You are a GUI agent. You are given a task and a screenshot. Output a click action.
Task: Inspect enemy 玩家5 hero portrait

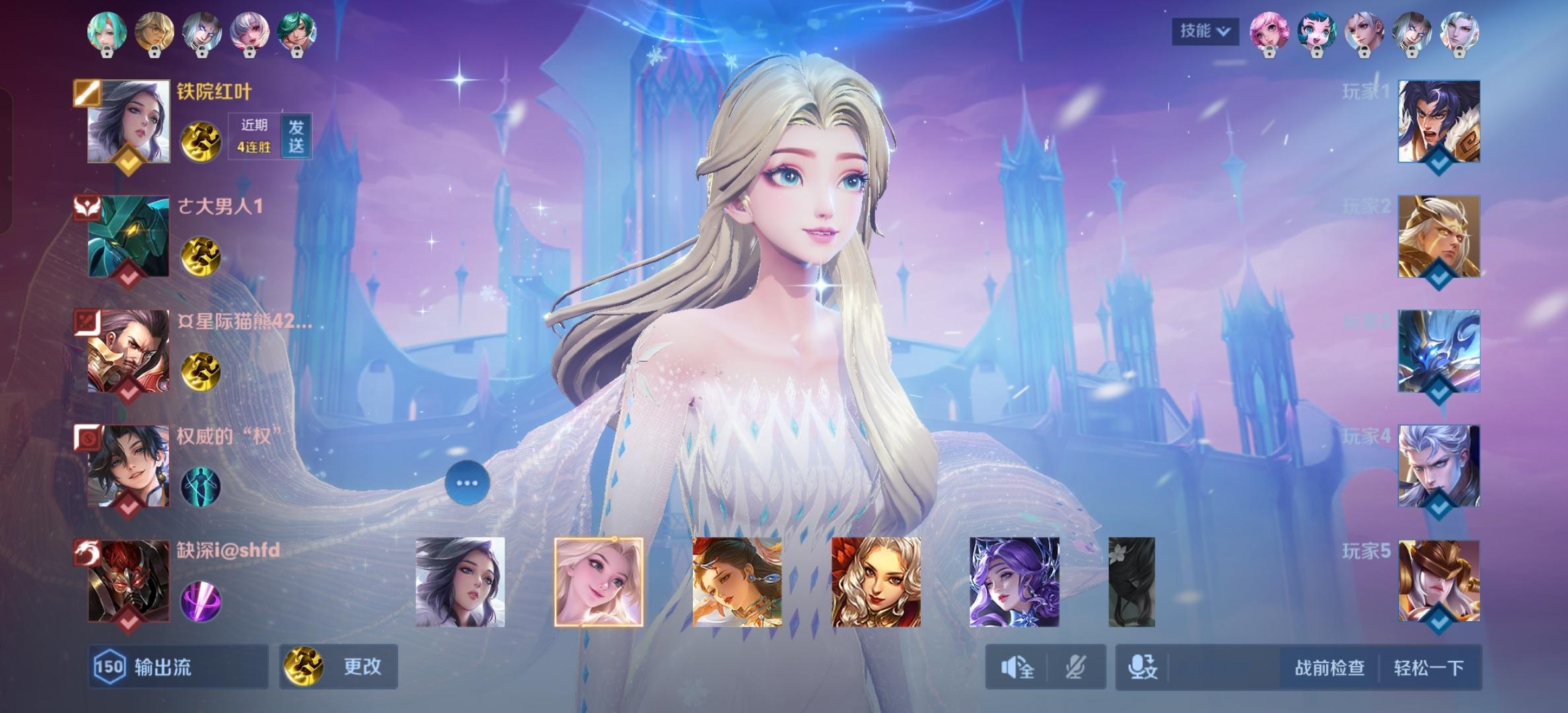[x=1439, y=581]
